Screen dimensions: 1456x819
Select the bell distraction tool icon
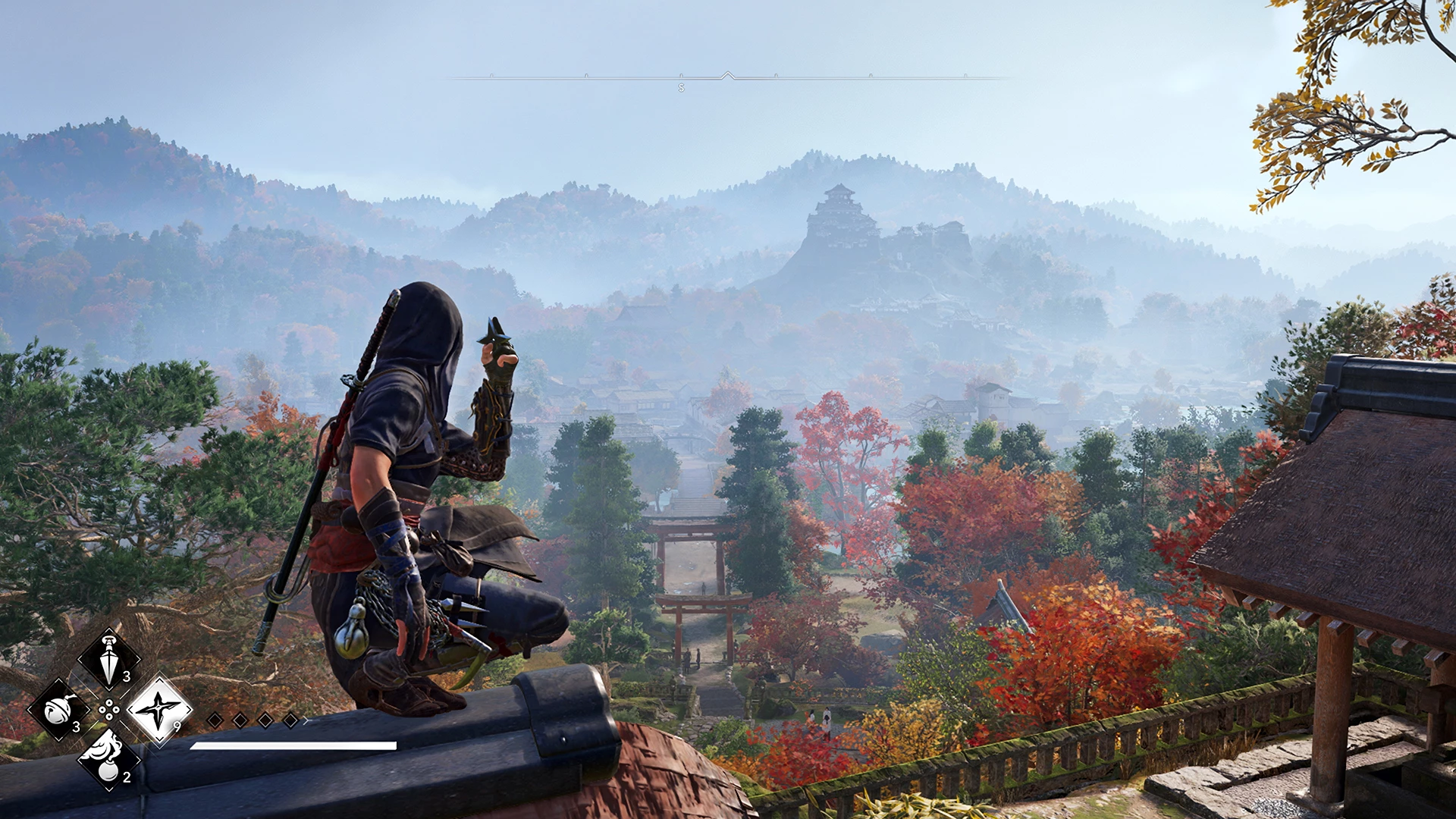click(58, 711)
